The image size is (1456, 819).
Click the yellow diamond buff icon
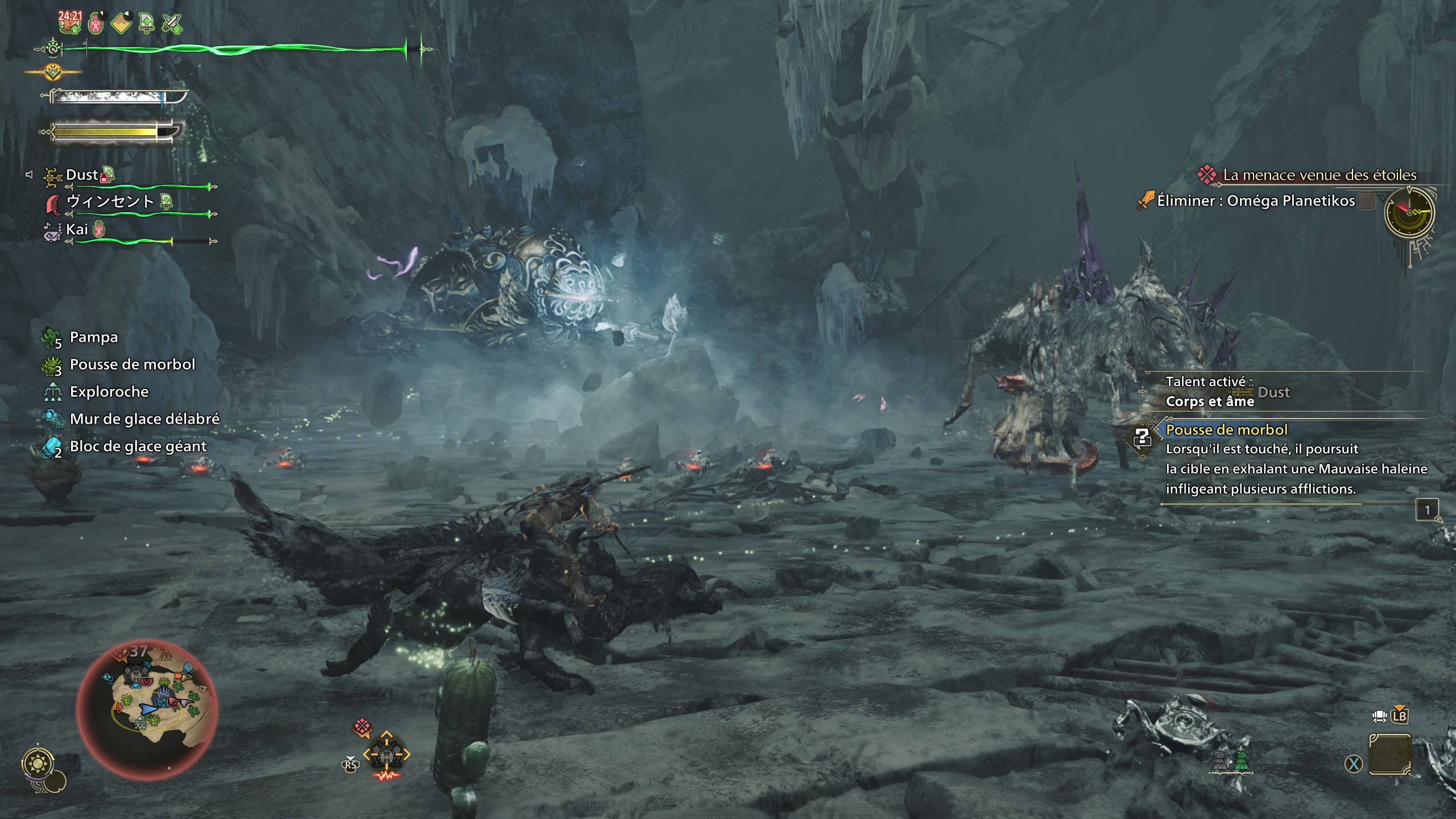click(x=121, y=23)
